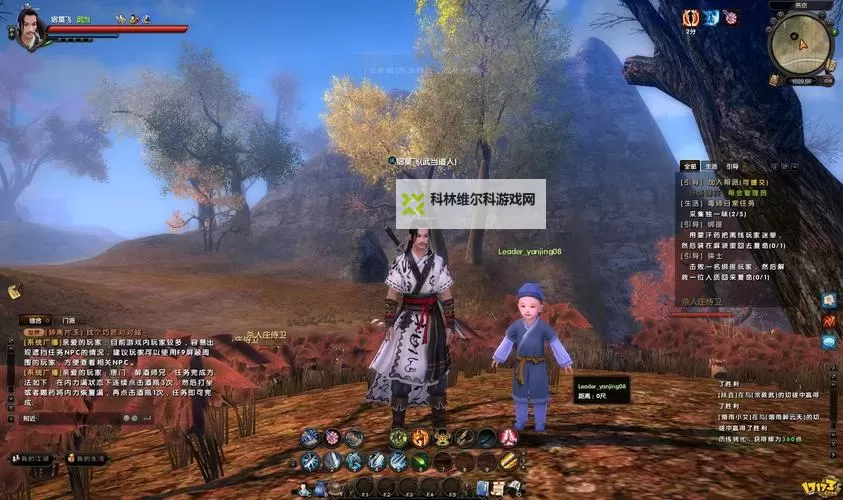Select the 引导 quest tracker tab
The image size is (843, 500).
[x=733, y=166]
